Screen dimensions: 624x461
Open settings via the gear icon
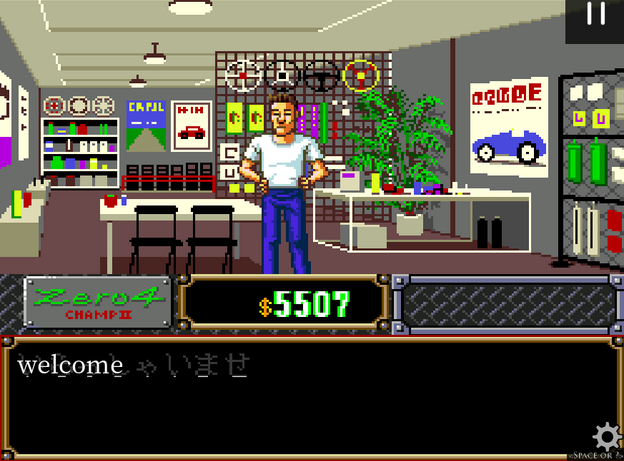click(x=606, y=437)
